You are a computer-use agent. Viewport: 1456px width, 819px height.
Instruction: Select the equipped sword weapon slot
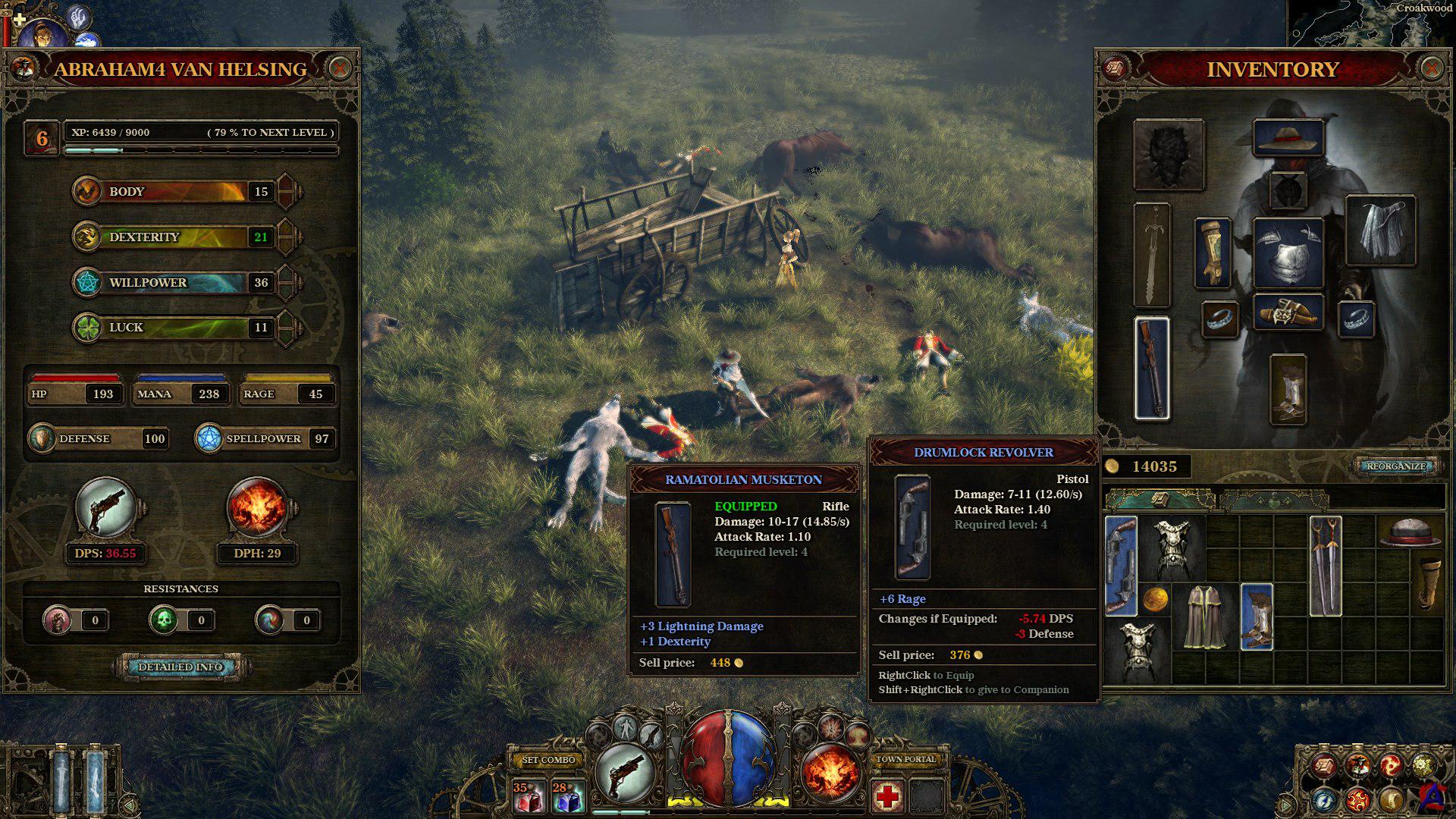[x=1152, y=255]
